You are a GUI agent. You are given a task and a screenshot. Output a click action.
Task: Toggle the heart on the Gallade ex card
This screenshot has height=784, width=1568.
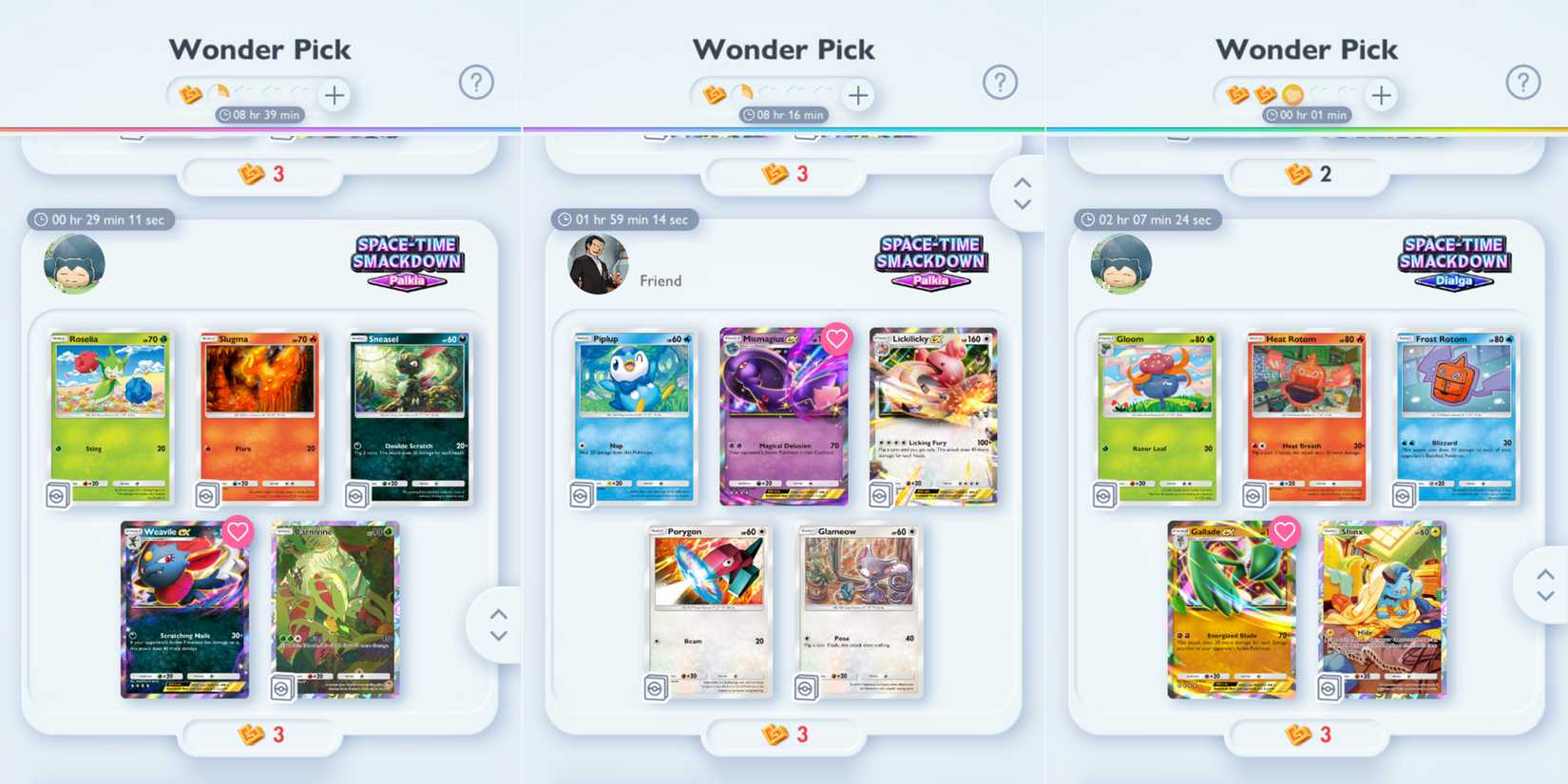(1287, 532)
